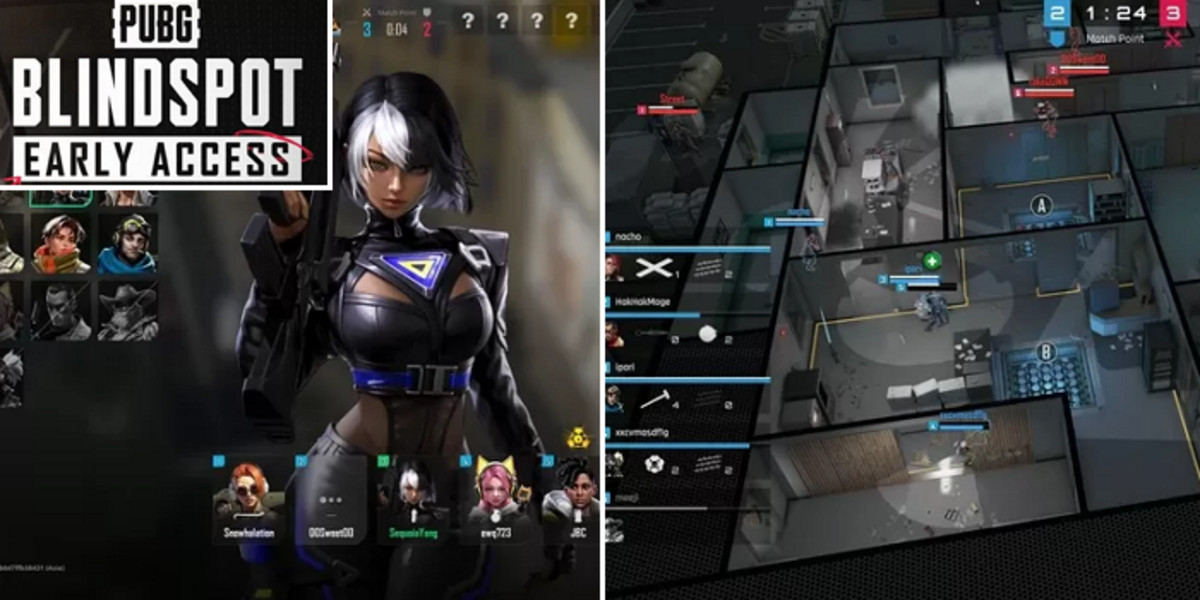
Task: Click the green plus heal marker
Action: [932, 260]
